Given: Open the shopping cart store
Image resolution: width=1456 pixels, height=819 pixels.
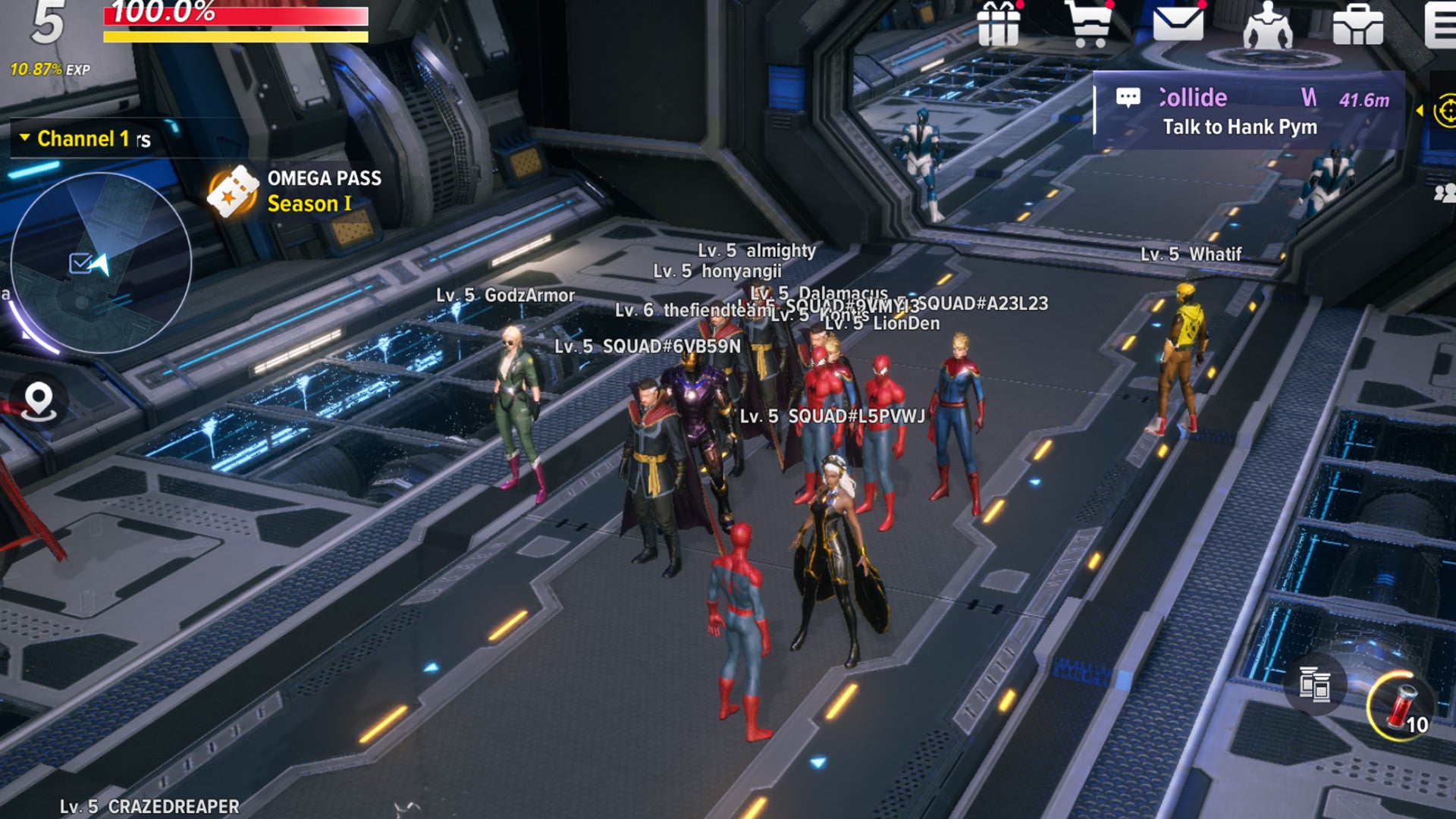Looking at the screenshot, I should coord(1089,24).
